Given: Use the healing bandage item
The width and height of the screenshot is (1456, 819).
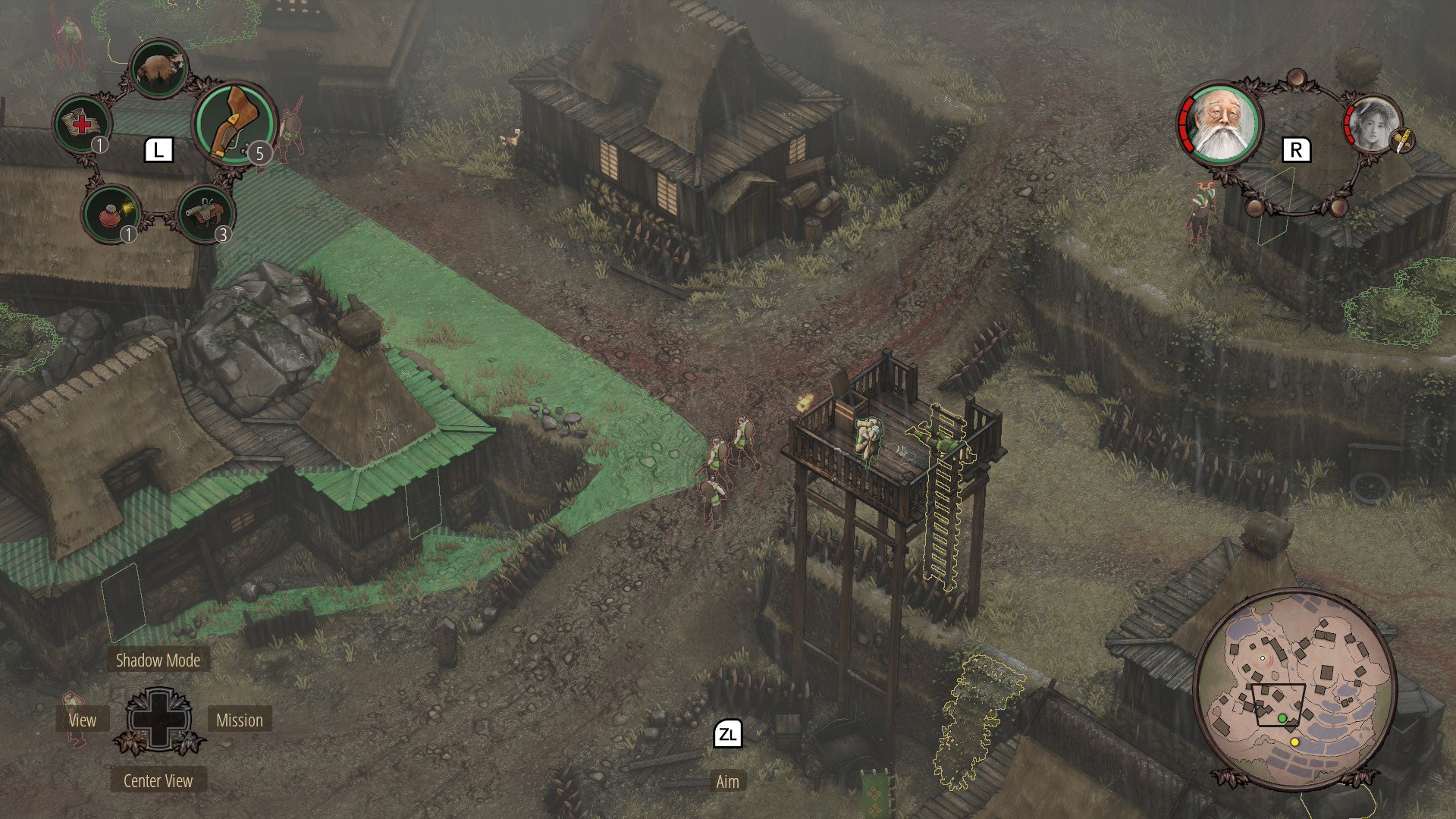Looking at the screenshot, I should pos(82,124).
